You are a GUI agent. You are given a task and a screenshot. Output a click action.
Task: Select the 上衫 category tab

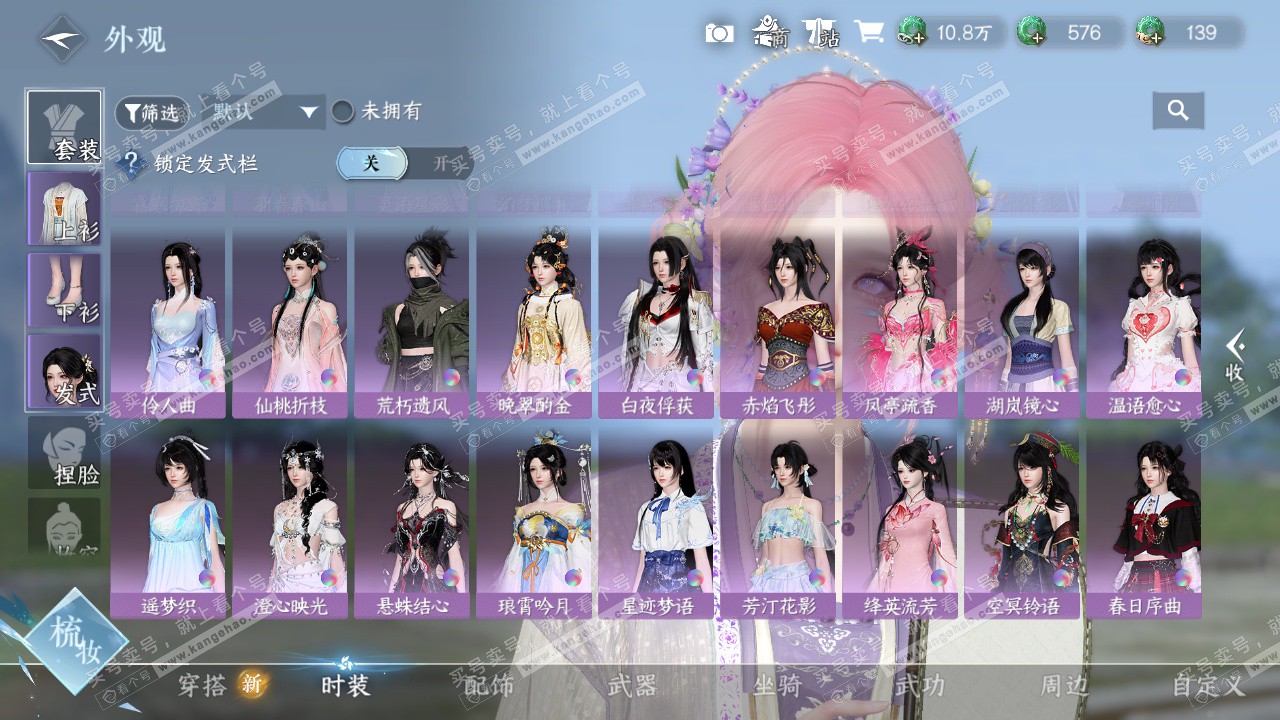tap(64, 209)
